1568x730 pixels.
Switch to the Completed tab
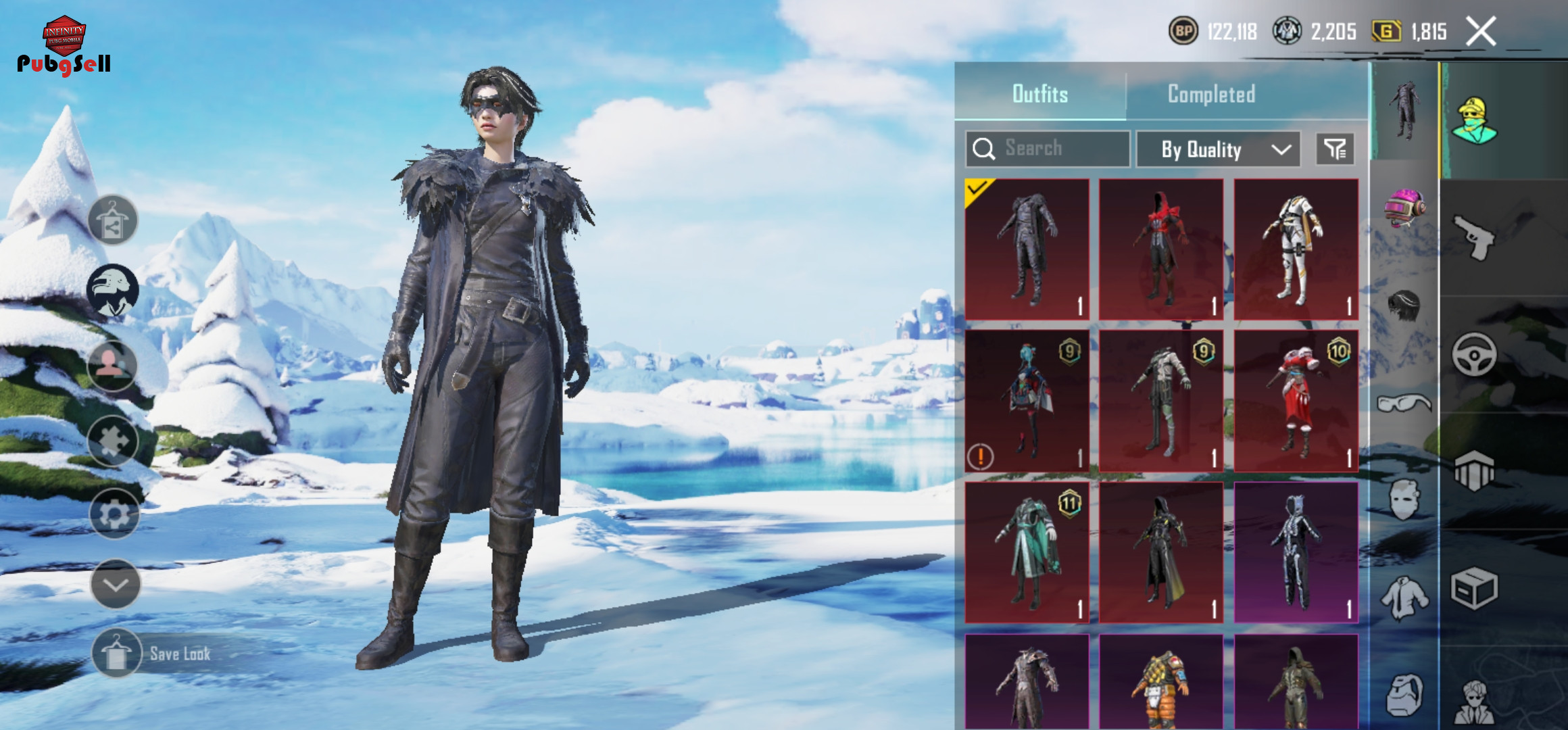1211,94
